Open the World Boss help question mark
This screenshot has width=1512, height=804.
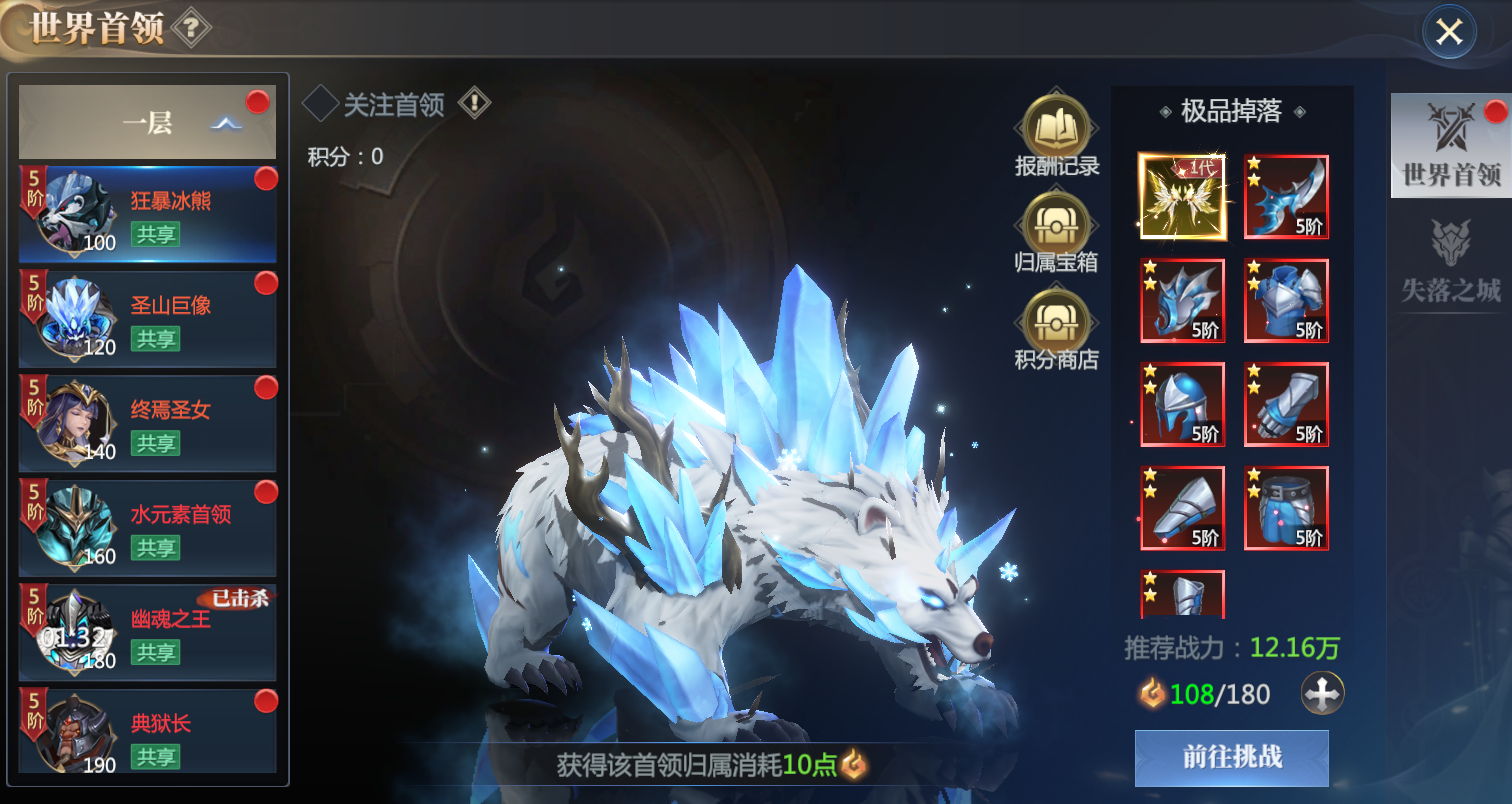191,28
